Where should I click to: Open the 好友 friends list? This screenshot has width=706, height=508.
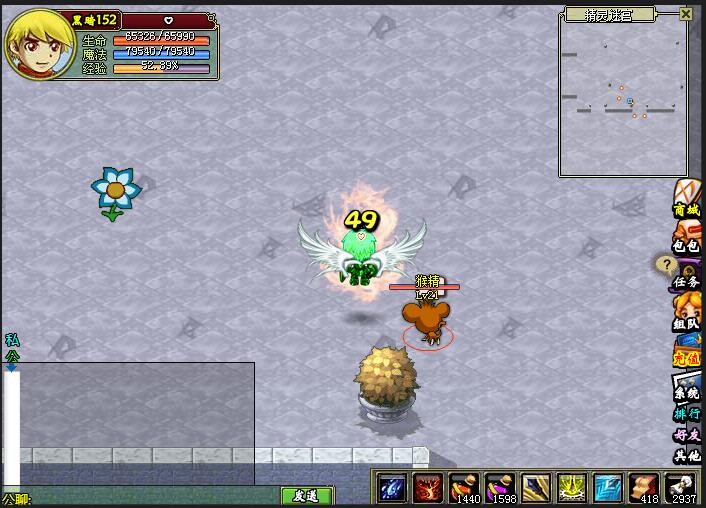(687, 435)
